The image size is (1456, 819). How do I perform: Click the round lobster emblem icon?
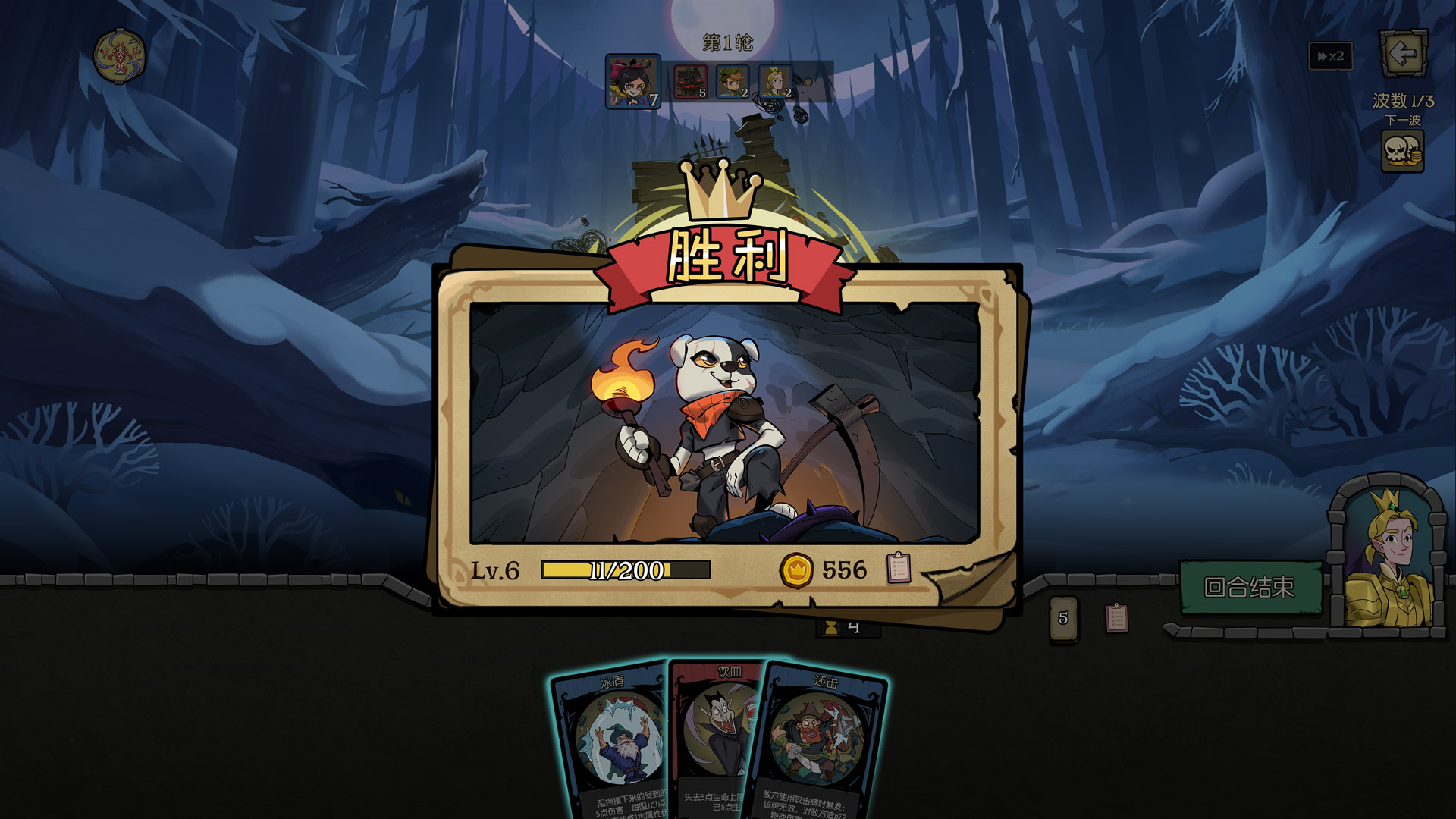click(x=119, y=56)
